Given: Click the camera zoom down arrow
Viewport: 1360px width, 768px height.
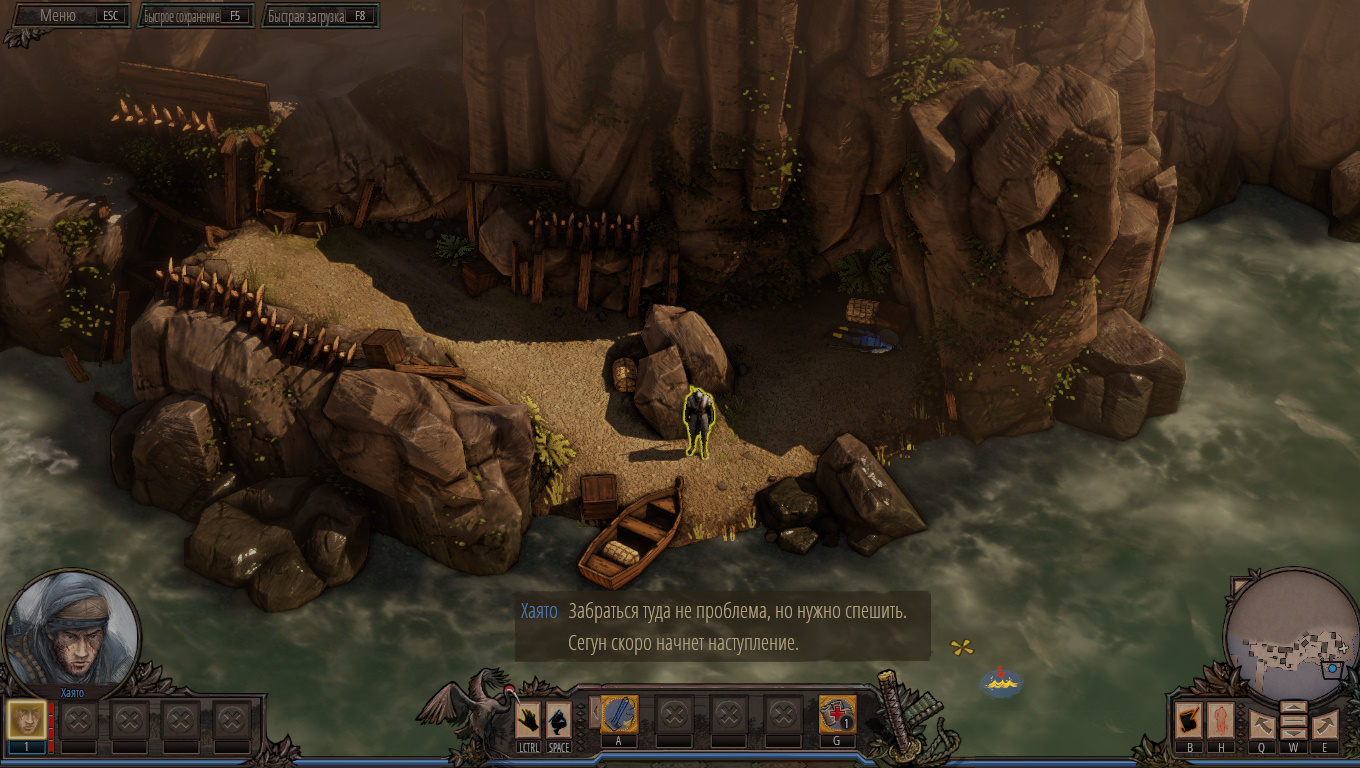Looking at the screenshot, I should tap(1293, 734).
